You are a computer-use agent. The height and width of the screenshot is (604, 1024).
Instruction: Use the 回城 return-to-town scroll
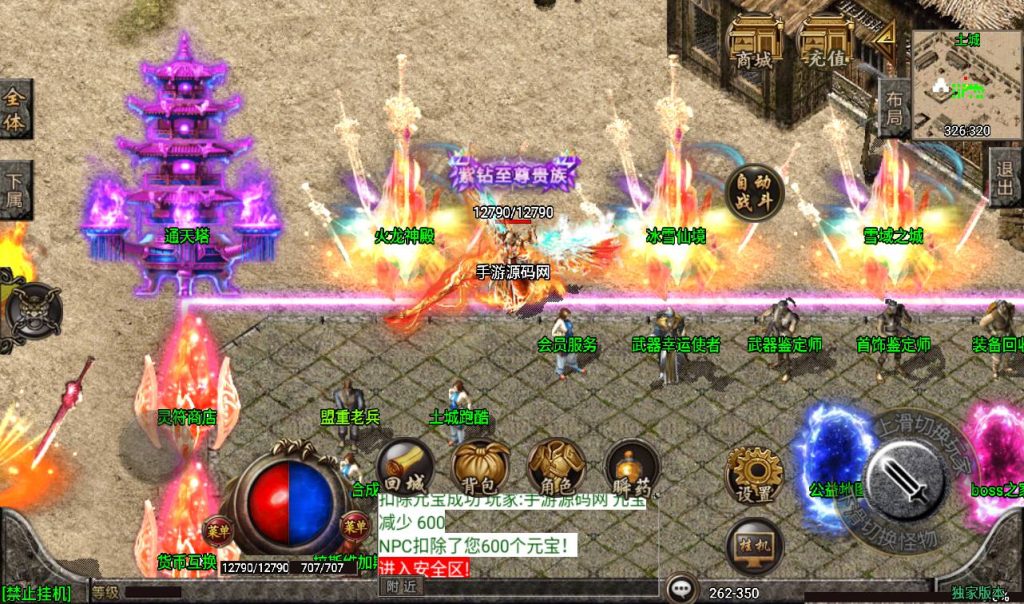point(405,469)
